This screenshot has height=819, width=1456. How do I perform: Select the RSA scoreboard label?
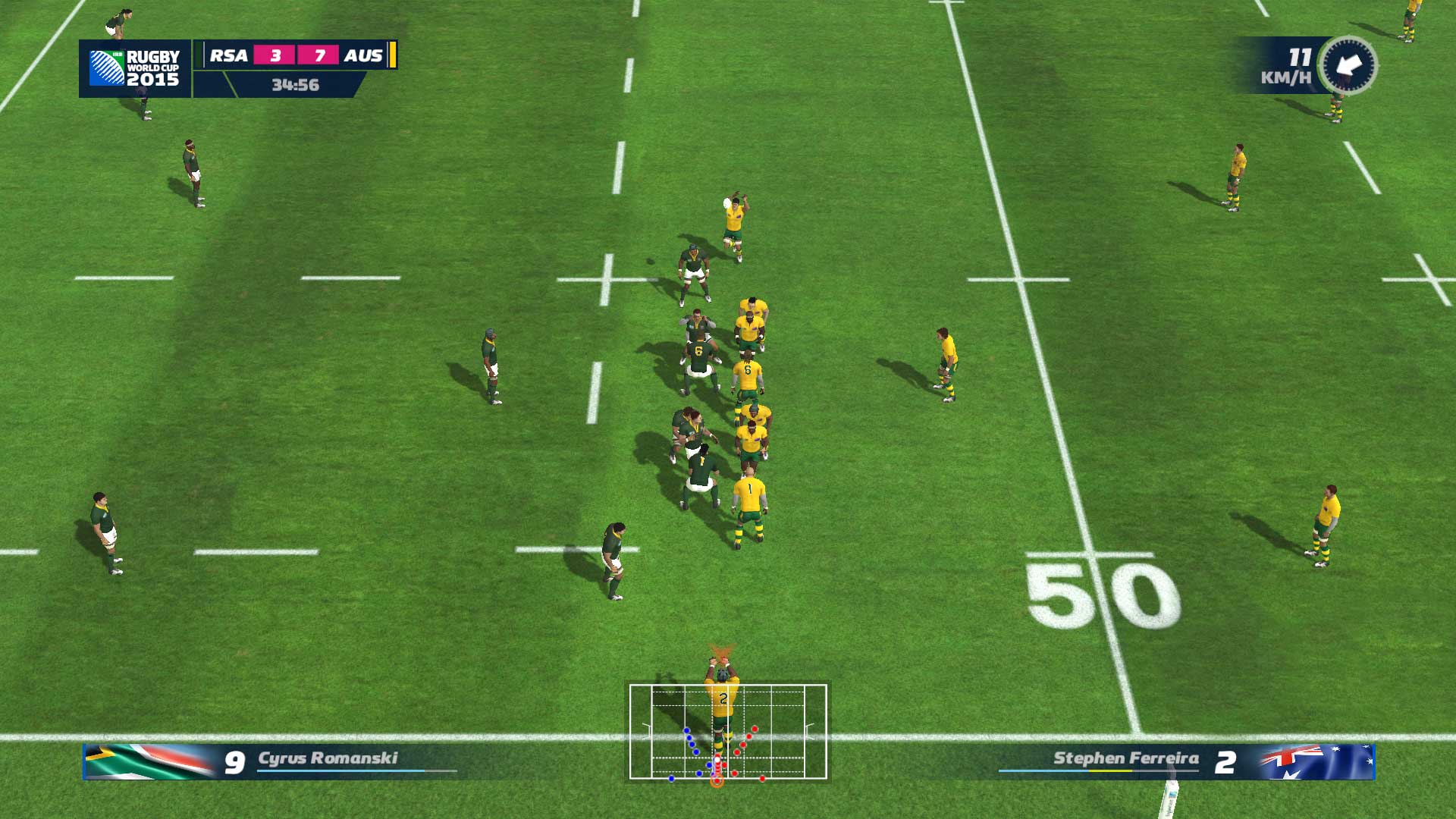229,55
